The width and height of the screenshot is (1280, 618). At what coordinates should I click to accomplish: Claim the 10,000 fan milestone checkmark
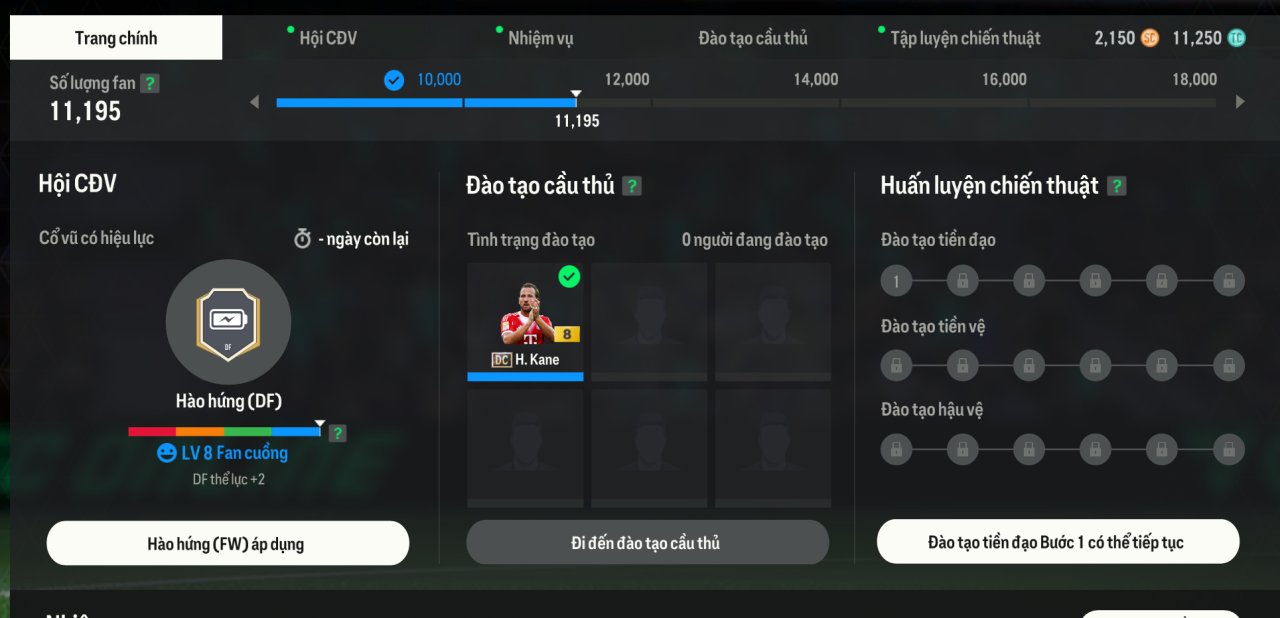394,80
